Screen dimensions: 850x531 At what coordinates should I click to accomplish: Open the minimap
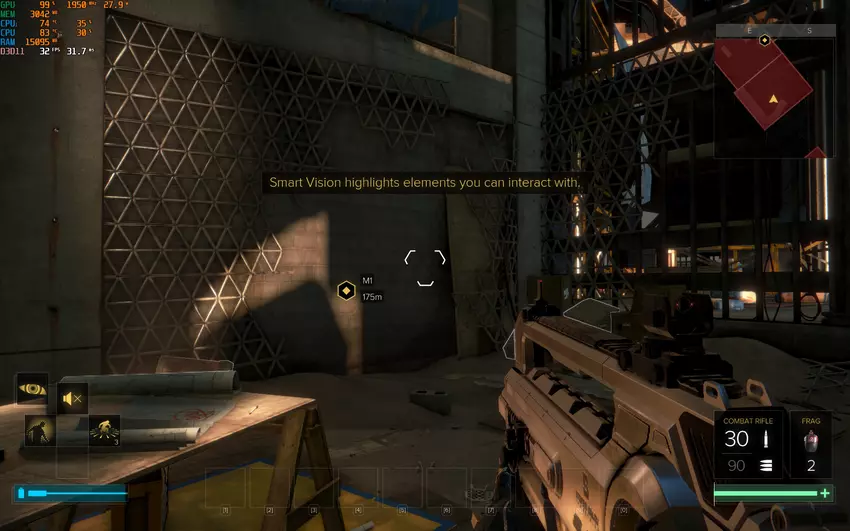point(773,98)
